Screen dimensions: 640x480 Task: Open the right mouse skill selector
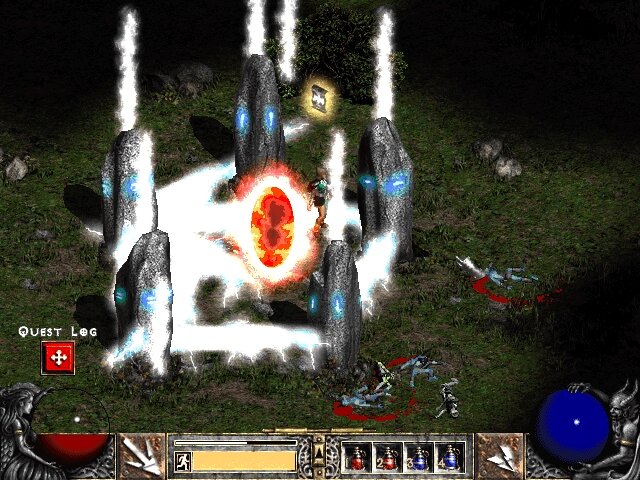pyautogui.click(x=499, y=456)
